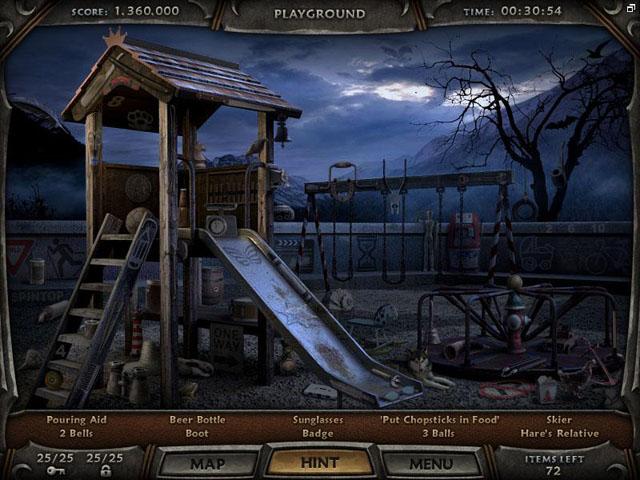Image resolution: width=640 pixels, height=480 pixels.
Task: Choose 'Hare's Relative' clue entry
Action: point(560,434)
